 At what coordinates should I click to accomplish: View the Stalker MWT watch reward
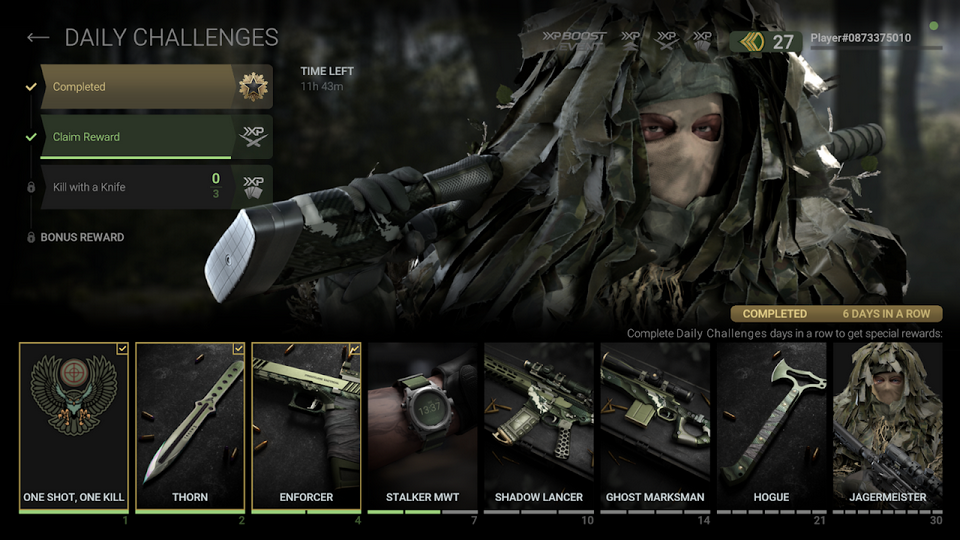(x=422, y=426)
